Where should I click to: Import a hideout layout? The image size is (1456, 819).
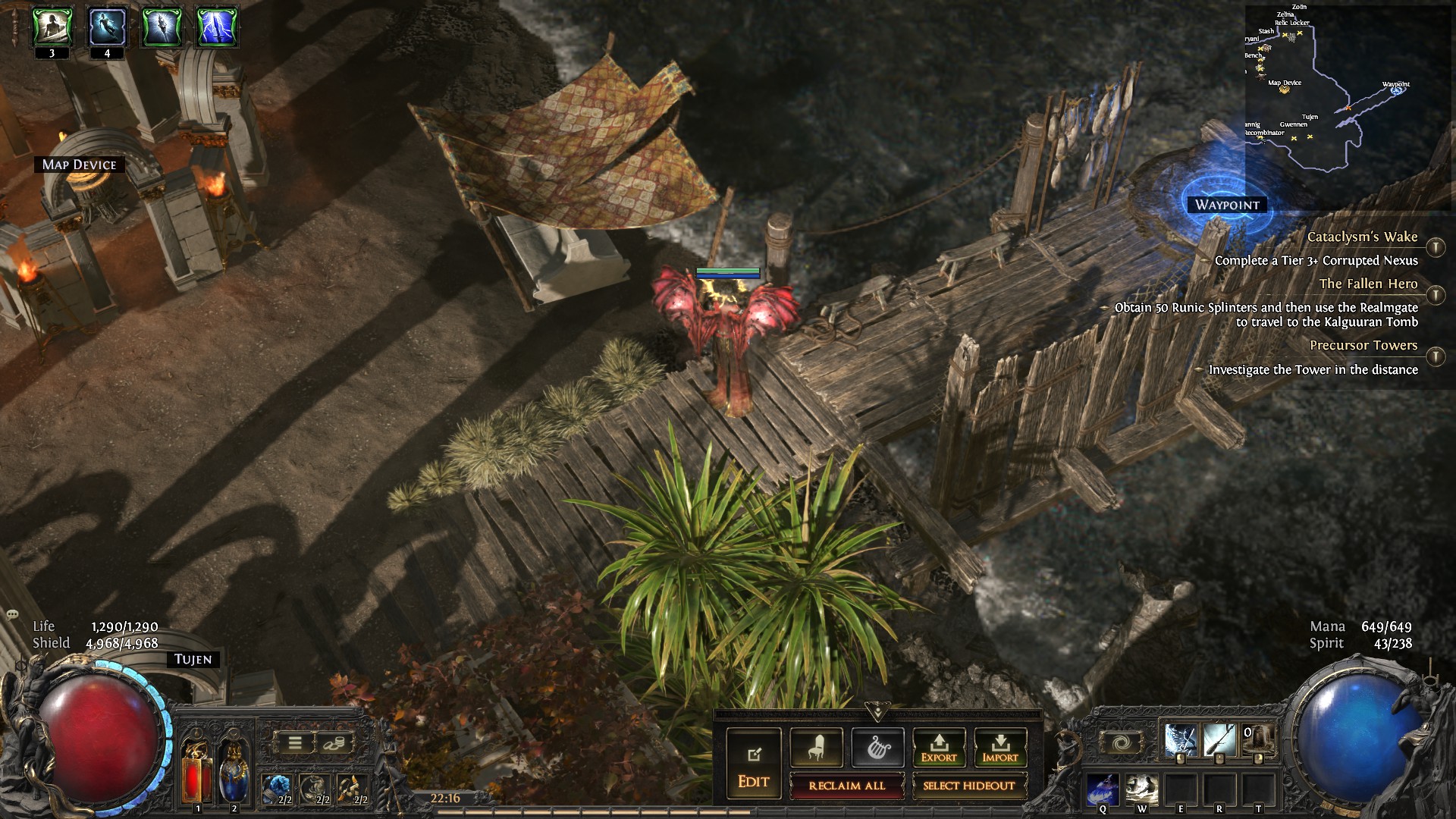tap(999, 748)
